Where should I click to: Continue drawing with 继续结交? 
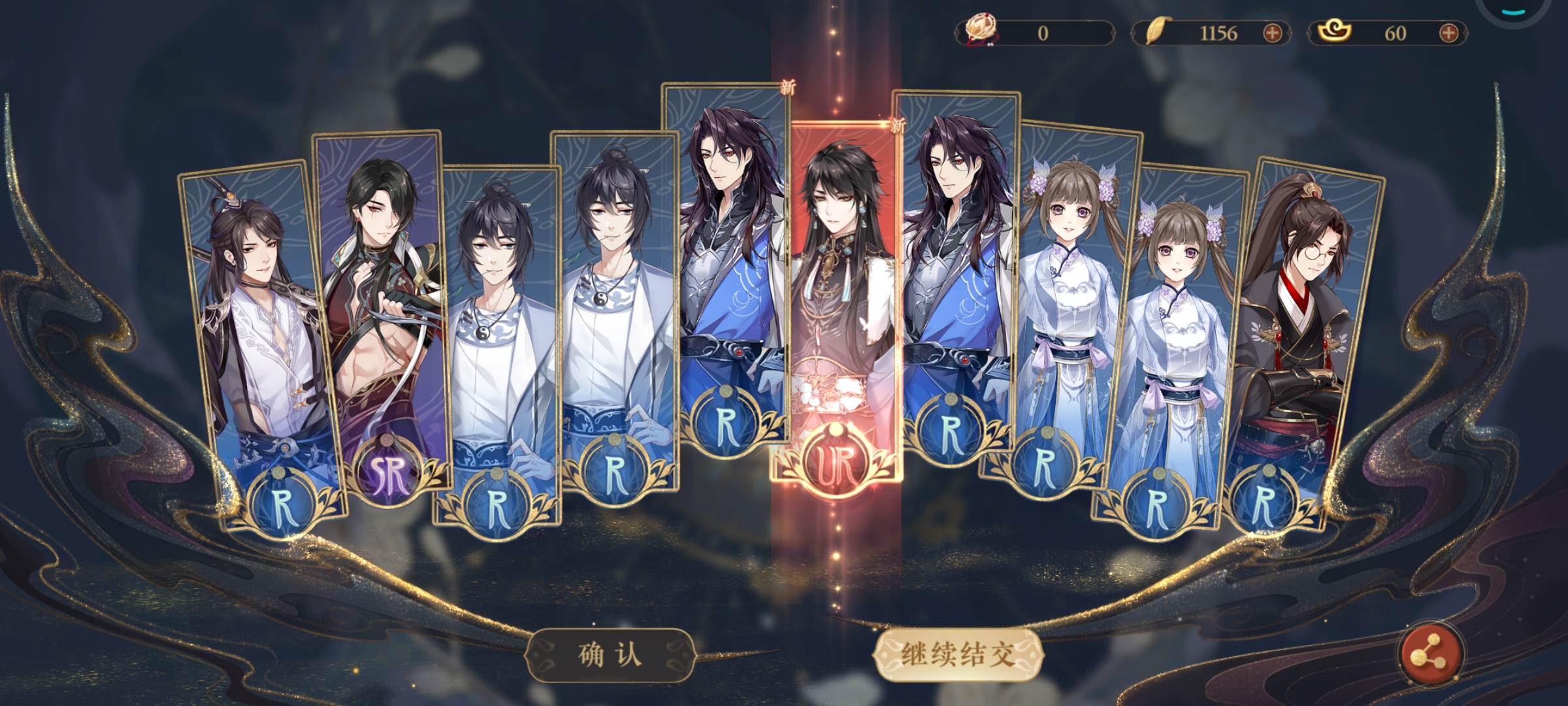(958, 655)
